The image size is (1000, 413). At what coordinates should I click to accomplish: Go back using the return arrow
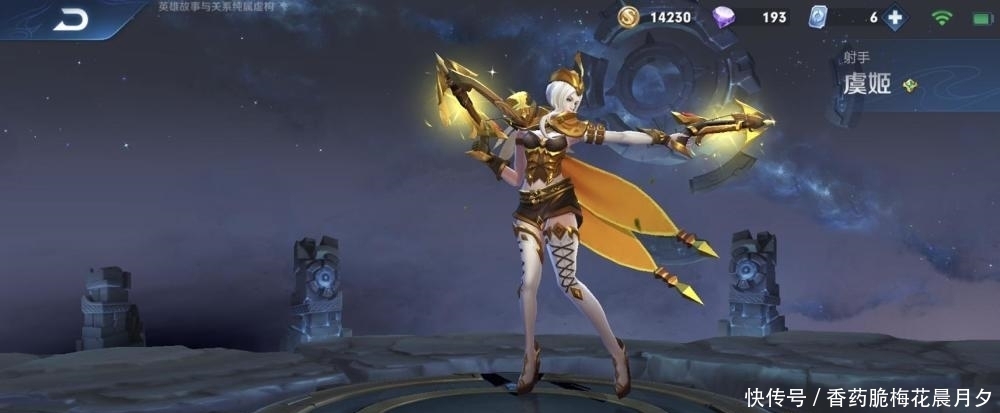[x=71, y=19]
